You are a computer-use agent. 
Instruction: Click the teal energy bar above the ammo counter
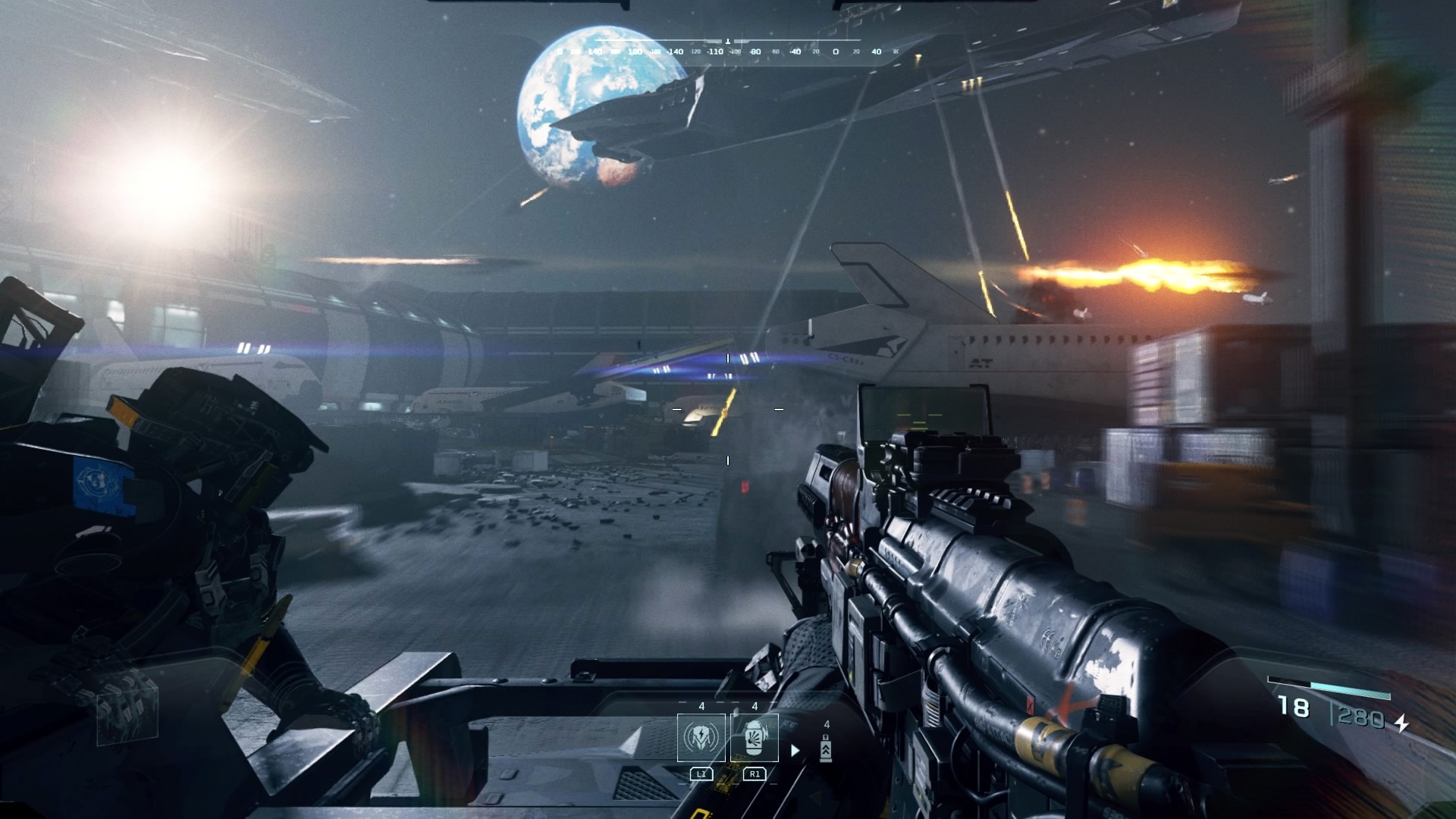1350,690
